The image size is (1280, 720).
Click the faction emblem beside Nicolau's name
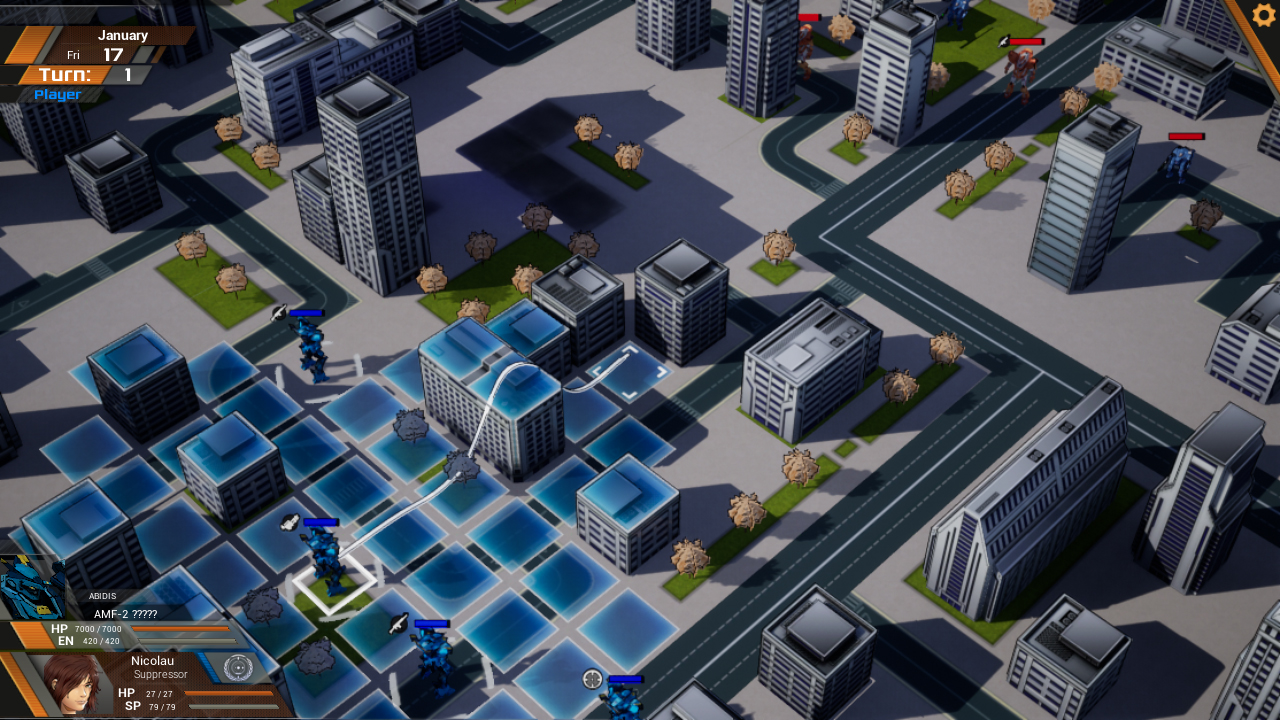[239, 667]
